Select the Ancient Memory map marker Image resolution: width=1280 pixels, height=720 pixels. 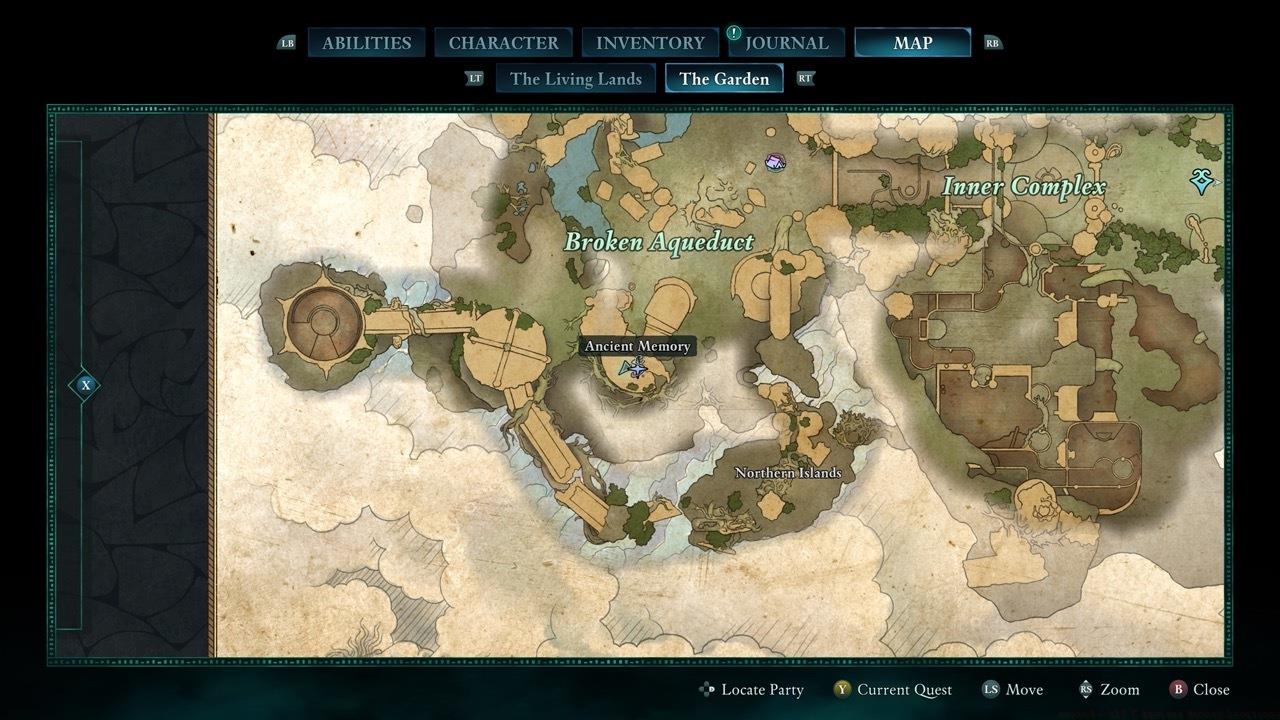[637, 366]
